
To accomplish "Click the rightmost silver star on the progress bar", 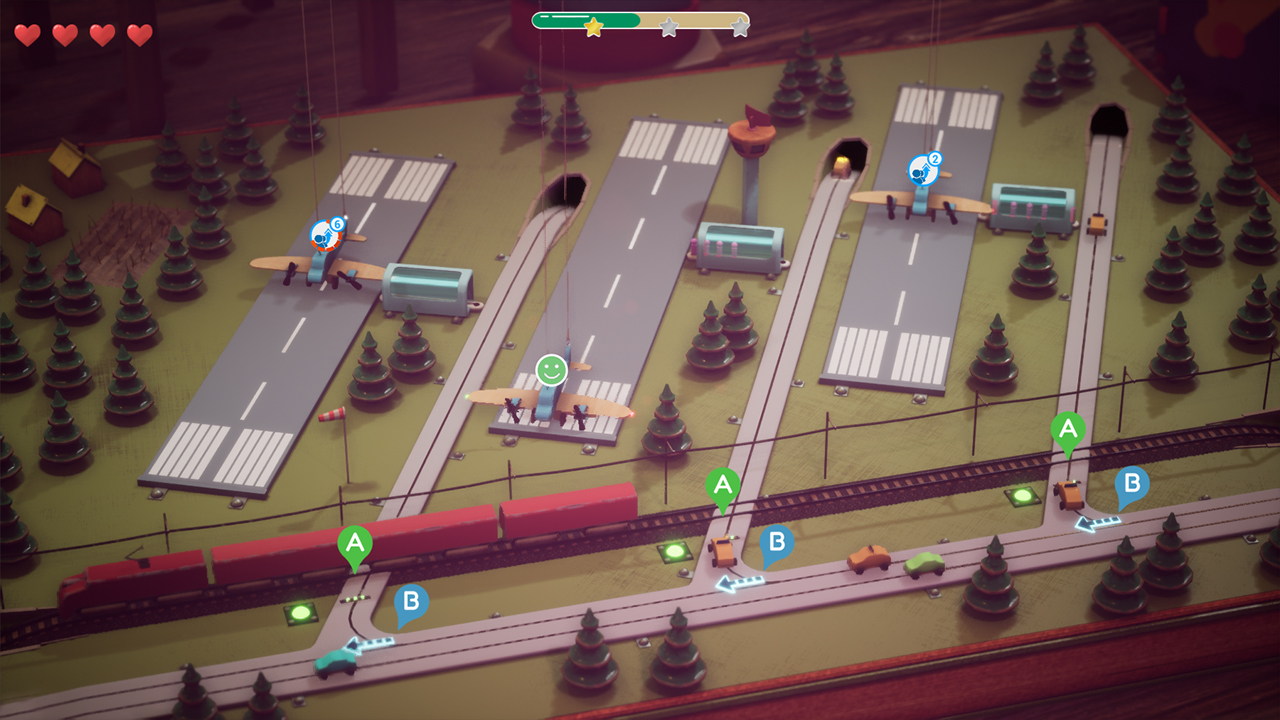I will coord(740,28).
